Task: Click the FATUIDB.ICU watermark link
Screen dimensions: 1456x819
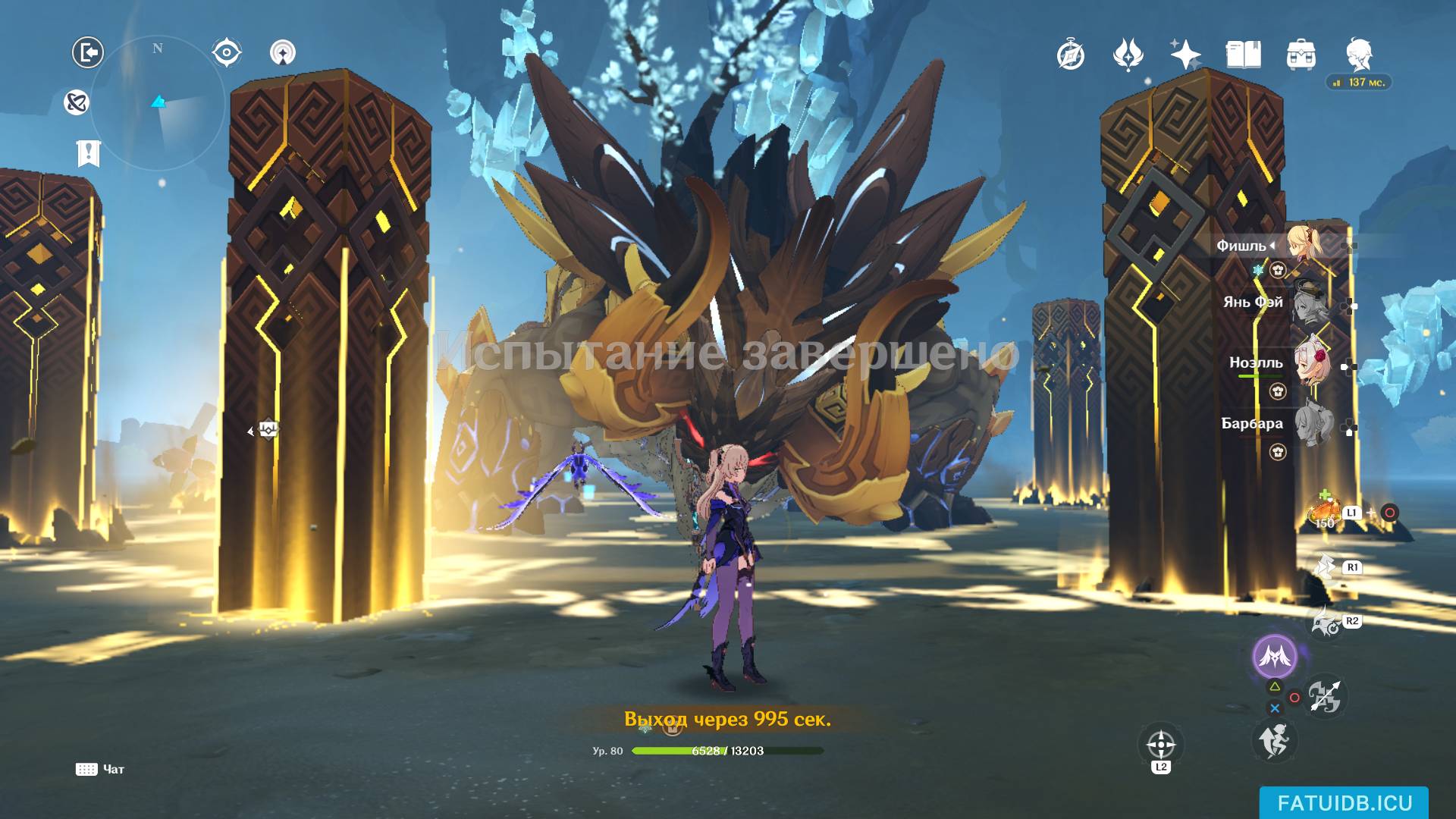Action: pyautogui.click(x=1344, y=803)
